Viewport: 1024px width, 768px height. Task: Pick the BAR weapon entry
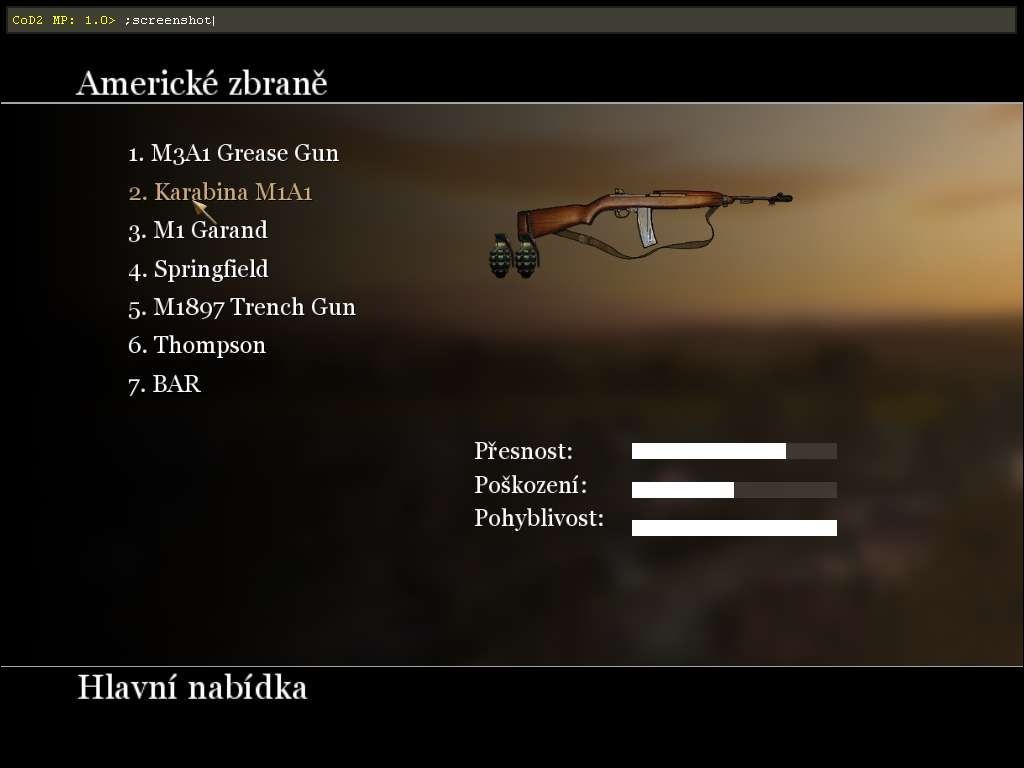coord(165,384)
